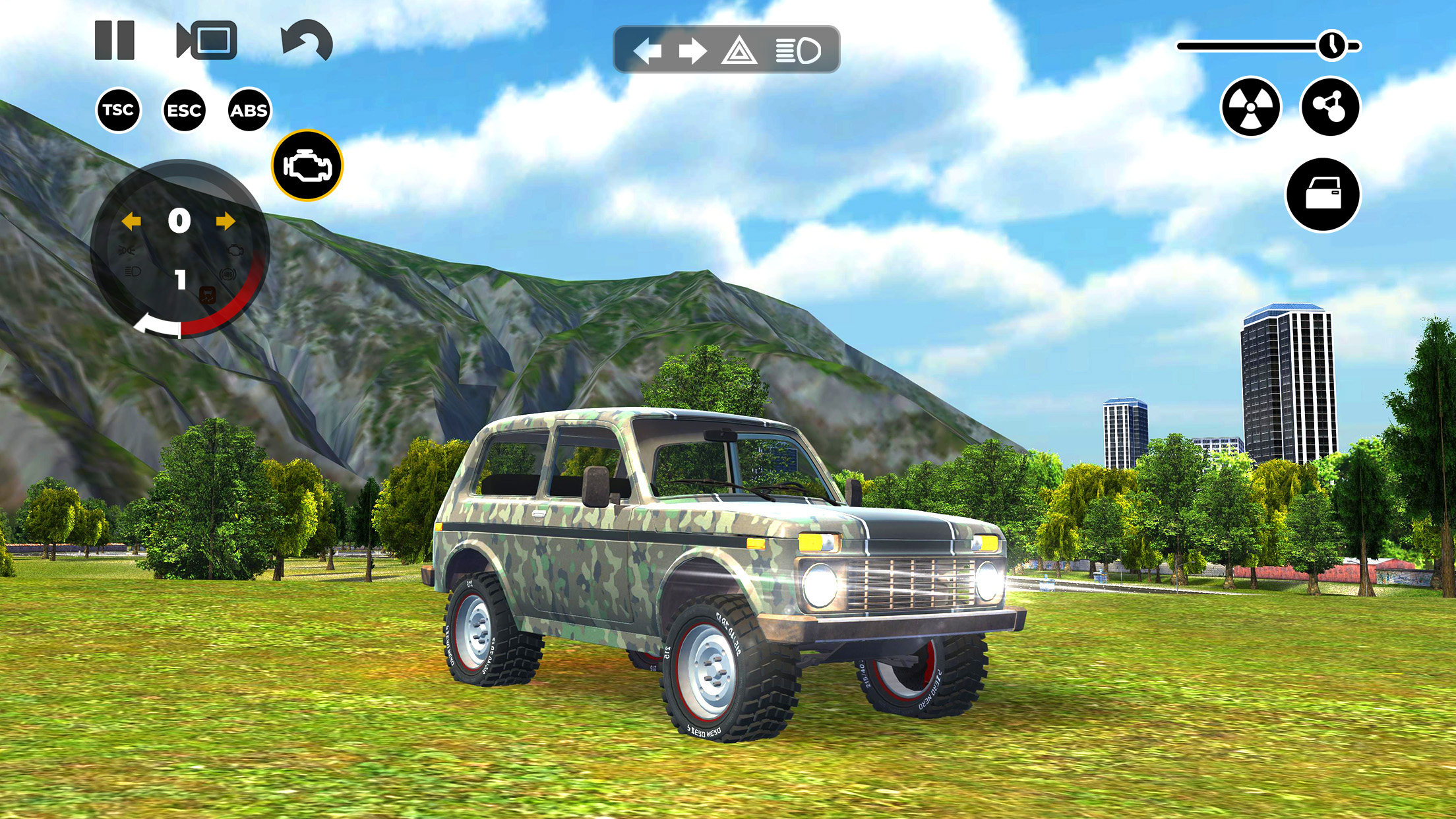Viewport: 1456px width, 819px height.
Task: Open the share options
Action: tap(1331, 106)
